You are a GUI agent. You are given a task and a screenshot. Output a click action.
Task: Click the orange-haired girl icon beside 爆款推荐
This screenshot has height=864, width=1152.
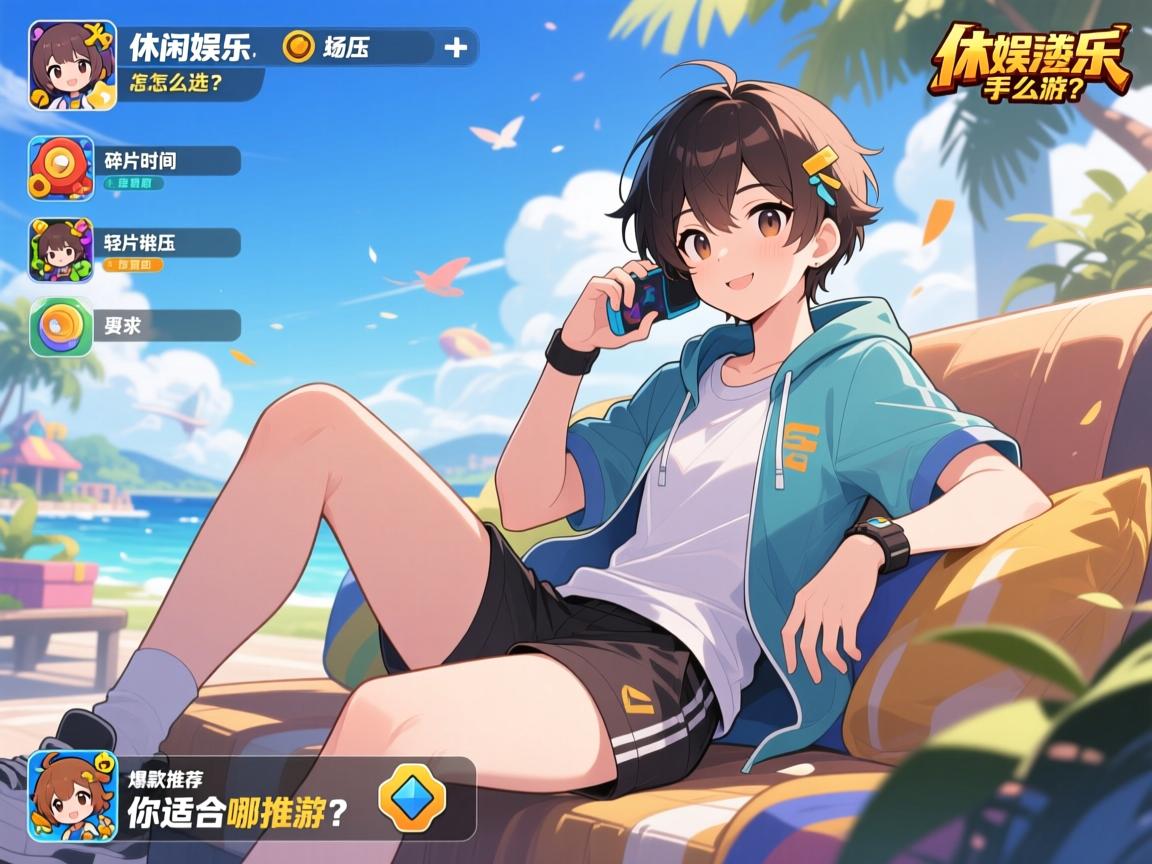pyautogui.click(x=66, y=796)
